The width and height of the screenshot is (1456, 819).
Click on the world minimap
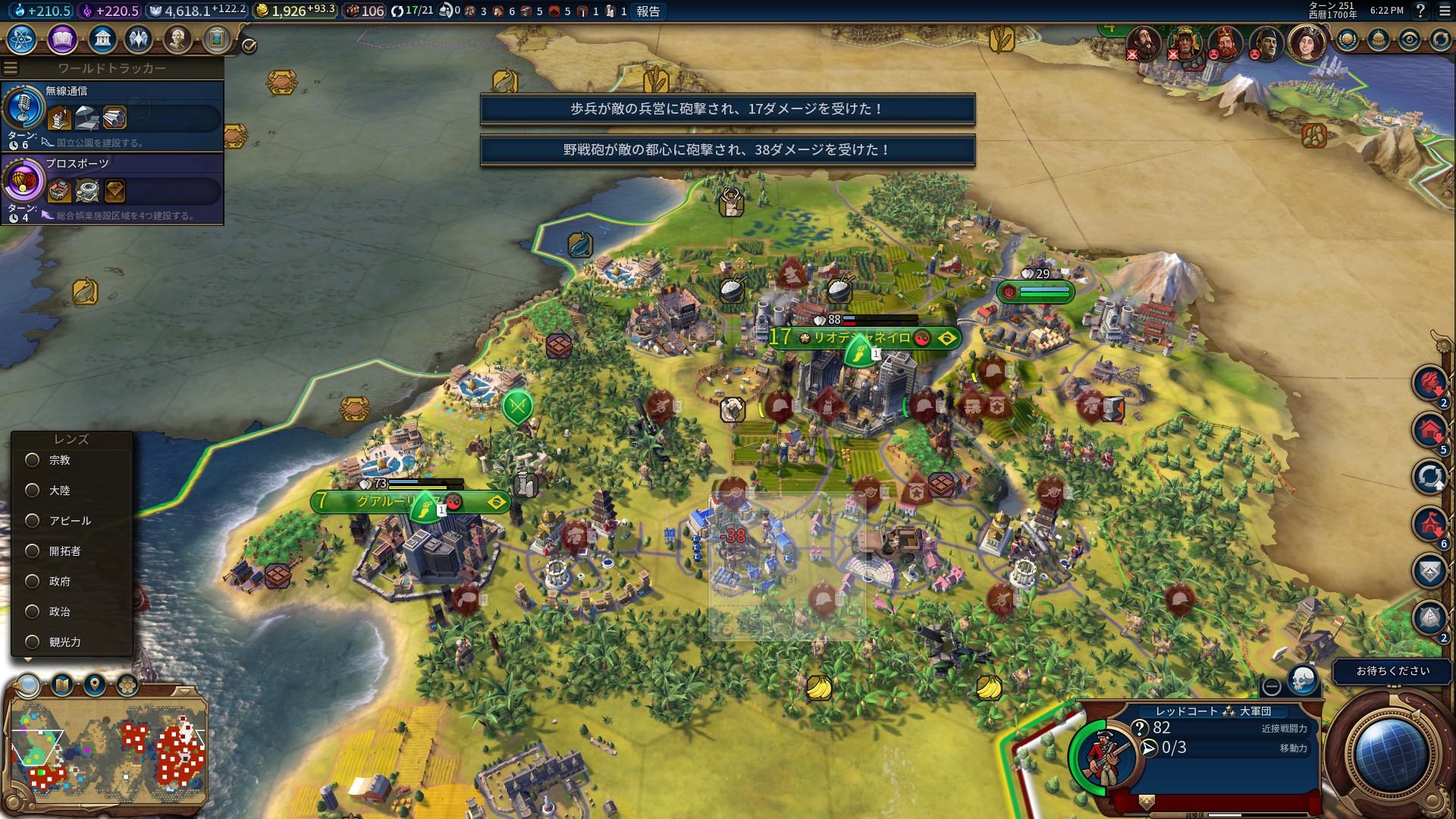click(106, 751)
